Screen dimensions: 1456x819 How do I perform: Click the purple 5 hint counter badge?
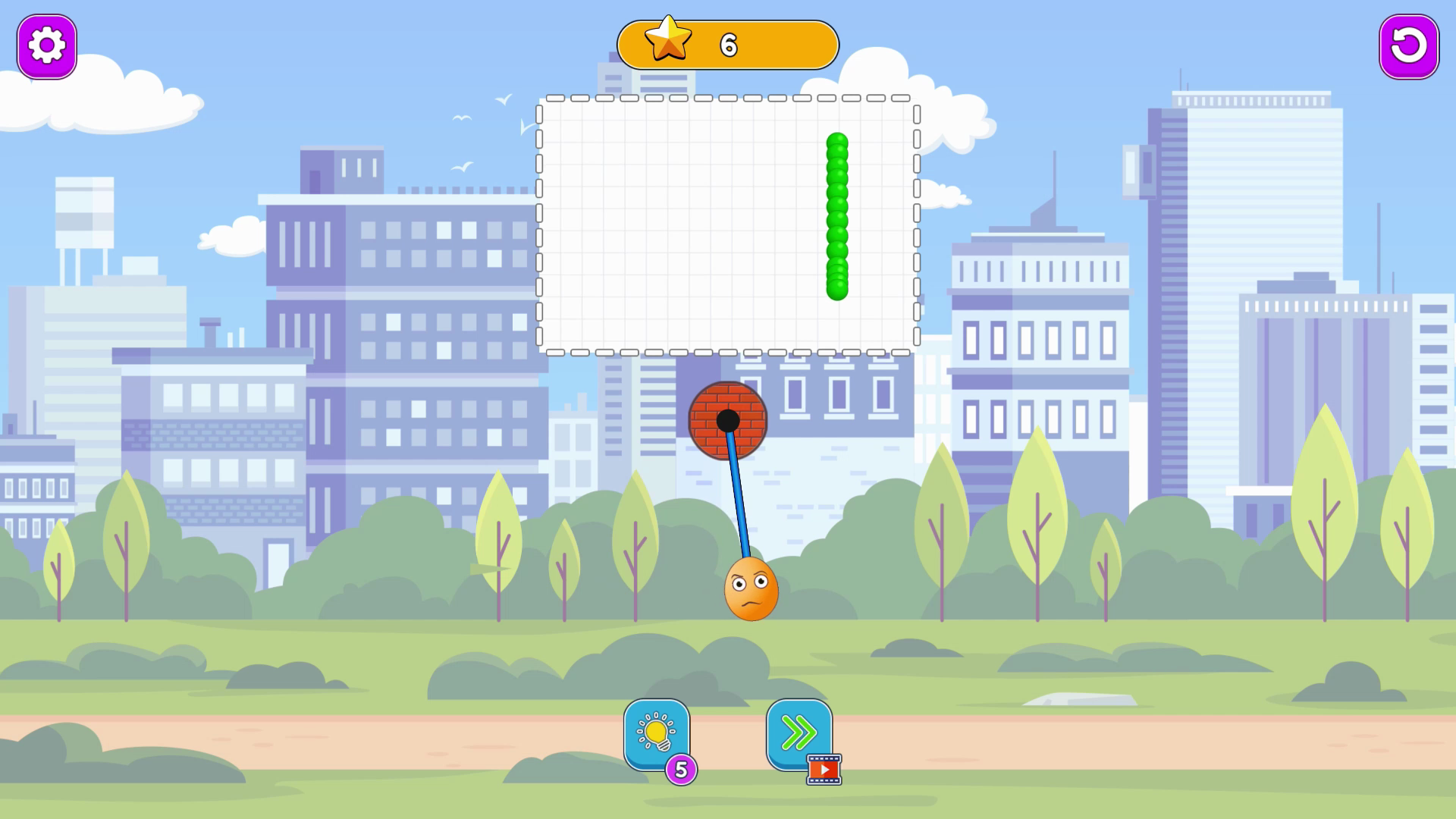coord(681,767)
